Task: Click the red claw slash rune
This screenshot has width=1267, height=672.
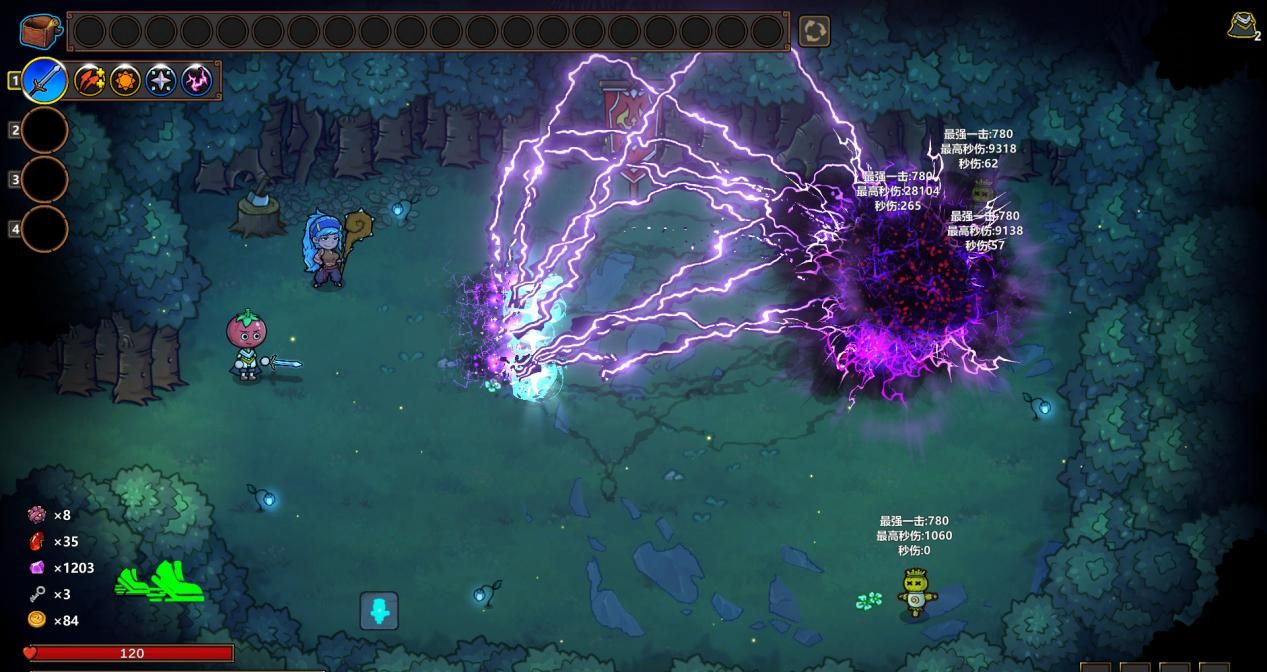Action: tap(90, 80)
